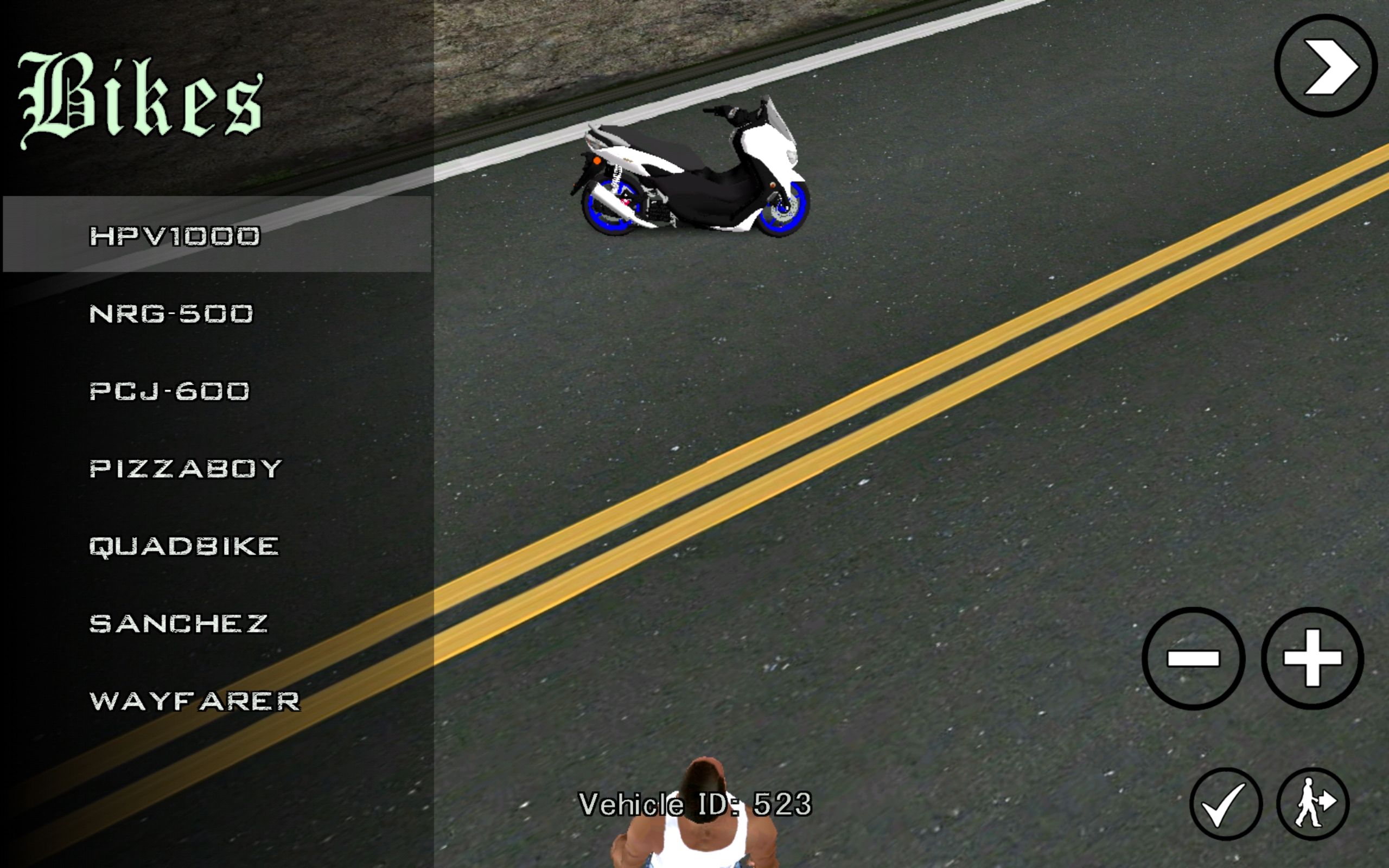This screenshot has height=868, width=1389.
Task: Exit the menu using the walking figure icon
Action: coord(1312,803)
